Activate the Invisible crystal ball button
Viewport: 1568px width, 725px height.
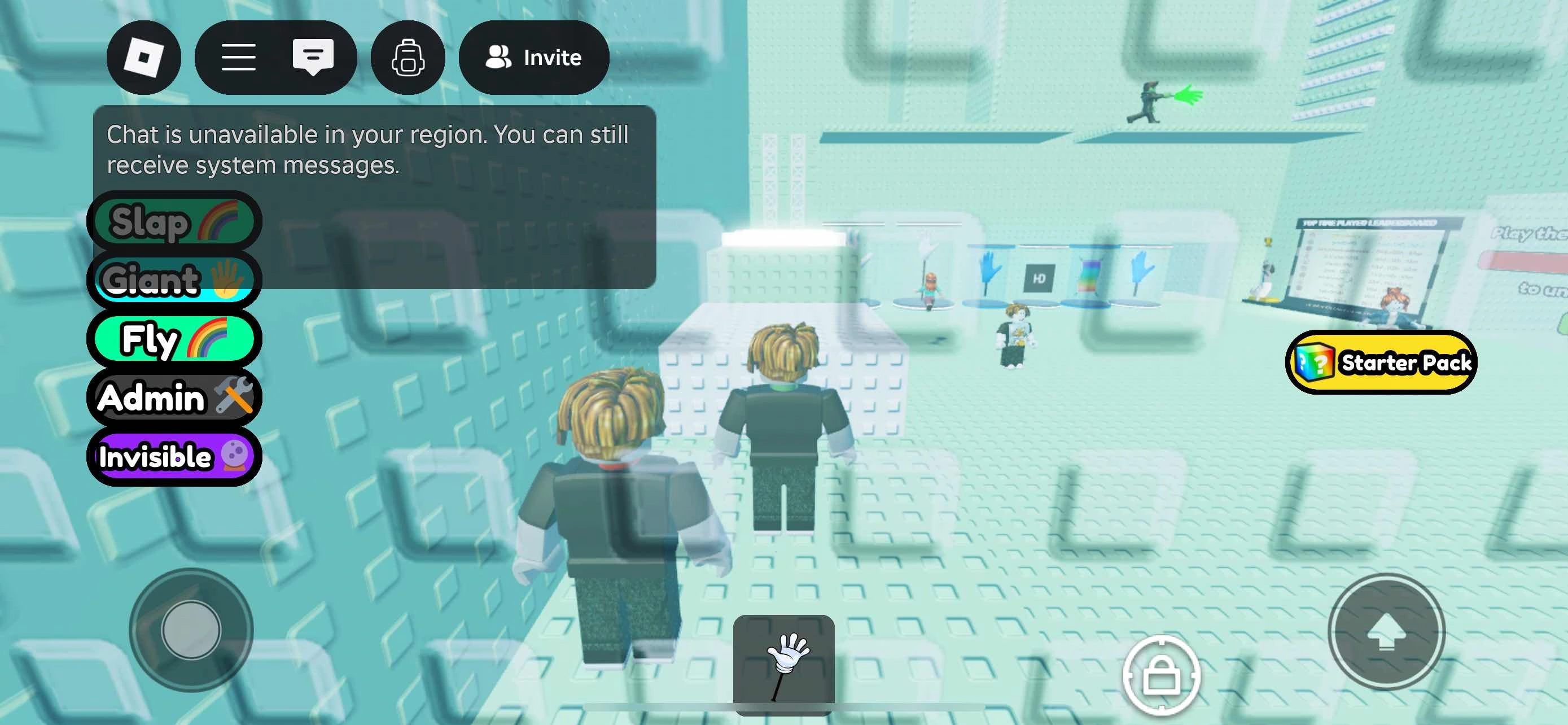click(x=175, y=457)
